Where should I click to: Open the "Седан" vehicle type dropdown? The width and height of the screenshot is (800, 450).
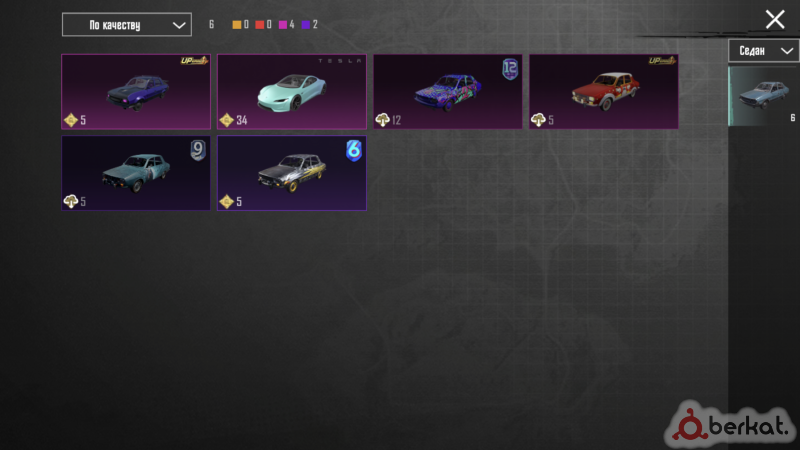pyautogui.click(x=763, y=51)
